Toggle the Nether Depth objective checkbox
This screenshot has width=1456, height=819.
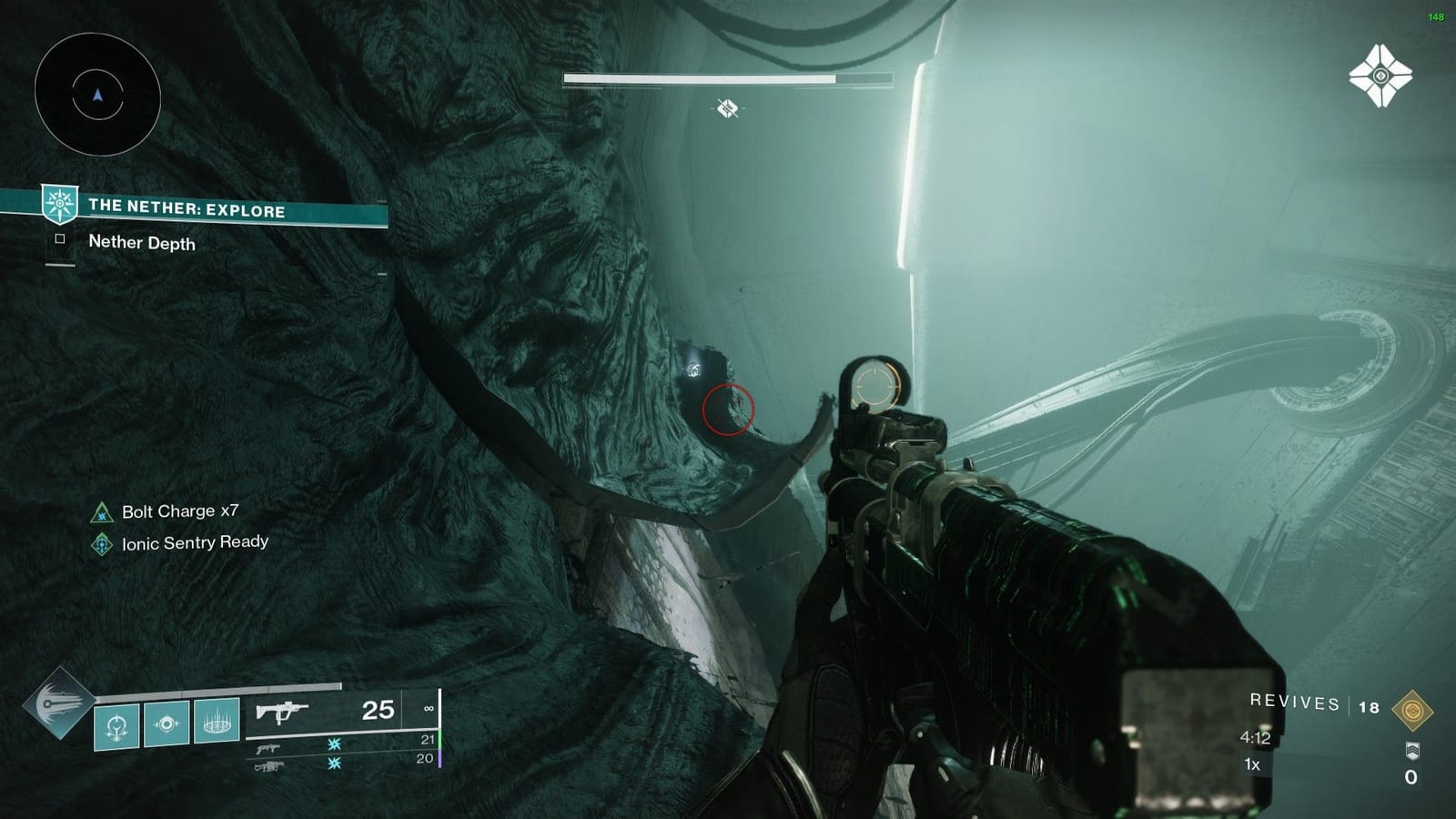[58, 239]
